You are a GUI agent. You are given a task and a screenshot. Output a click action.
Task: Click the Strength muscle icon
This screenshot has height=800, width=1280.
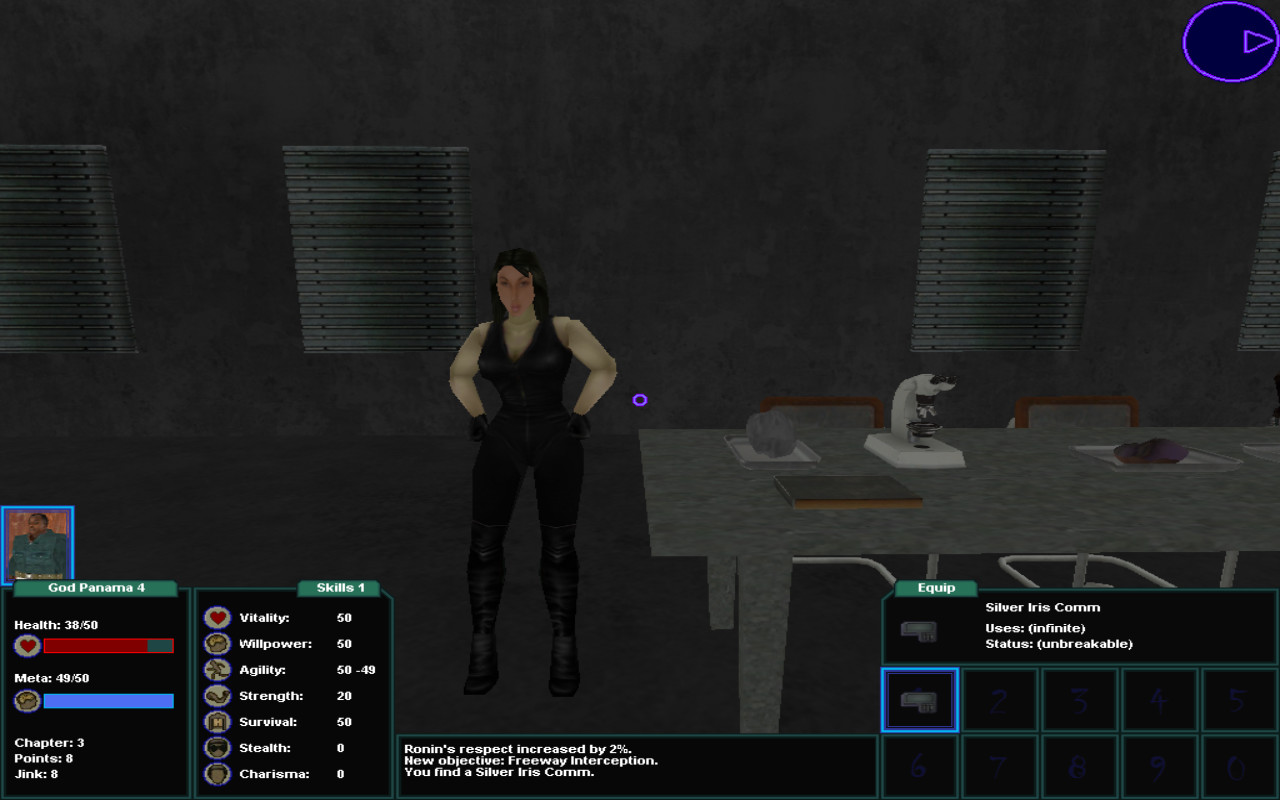point(216,695)
